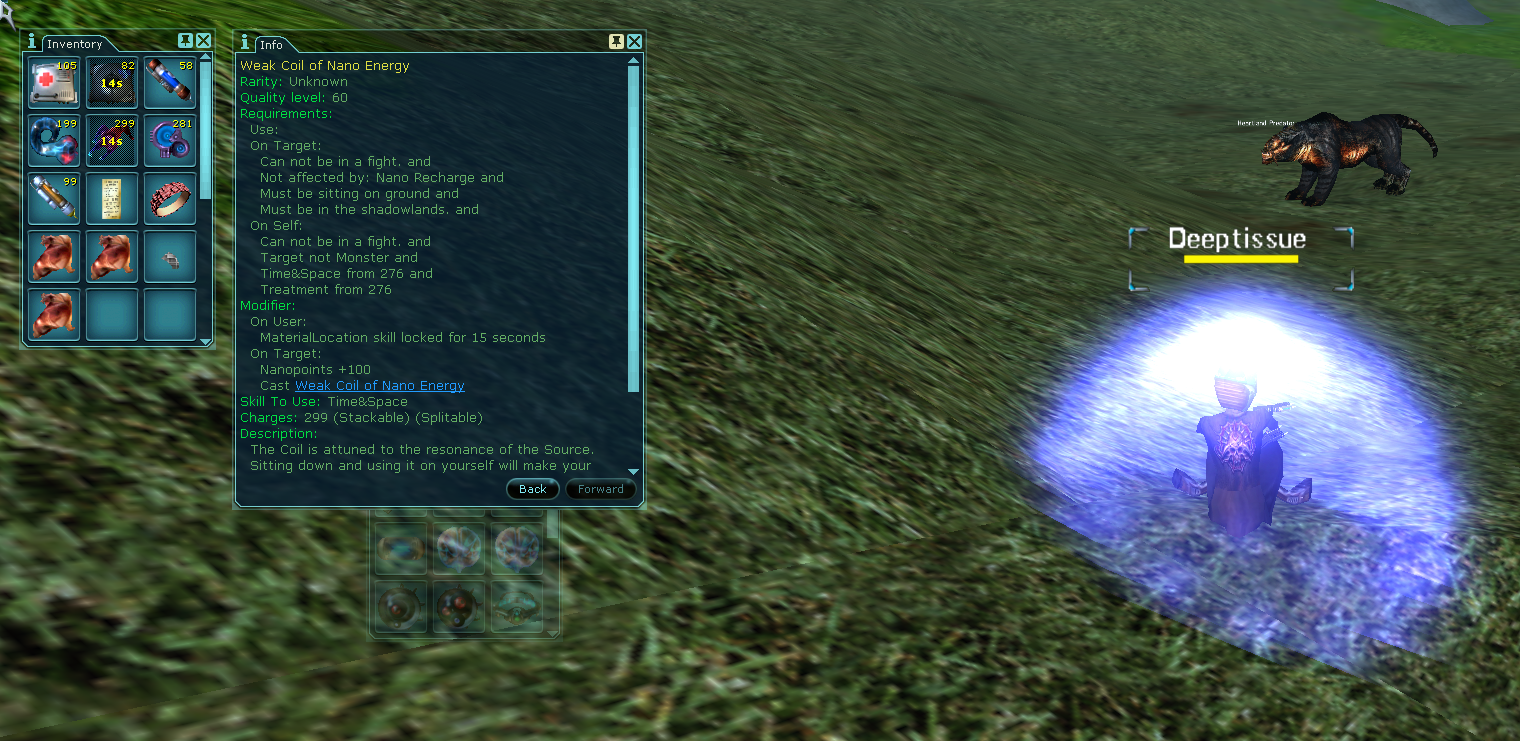Select the small gray item in the inventory
Image resolution: width=1520 pixels, height=741 pixels.
(169, 258)
